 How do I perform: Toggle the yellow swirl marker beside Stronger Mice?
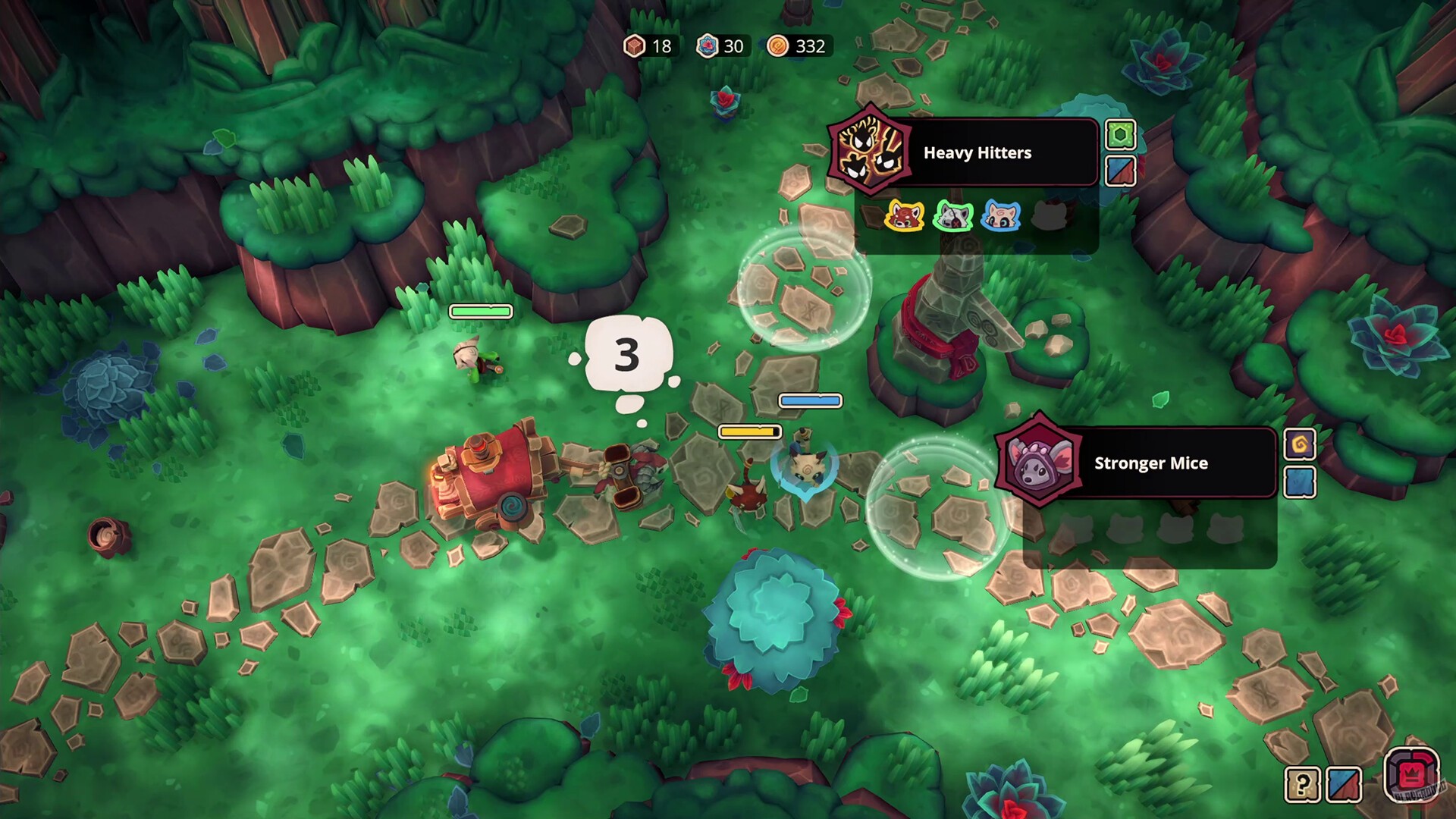(1302, 445)
